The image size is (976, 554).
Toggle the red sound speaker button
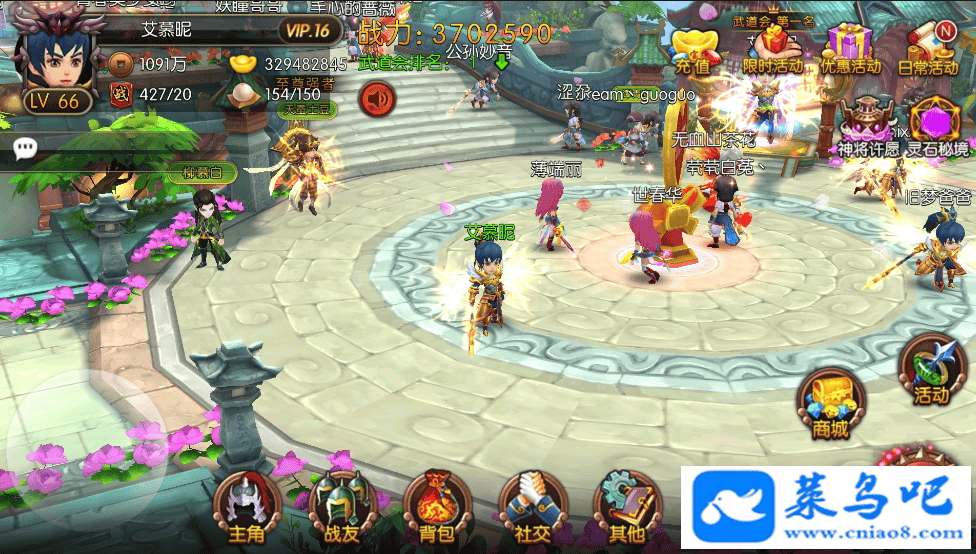[x=378, y=100]
